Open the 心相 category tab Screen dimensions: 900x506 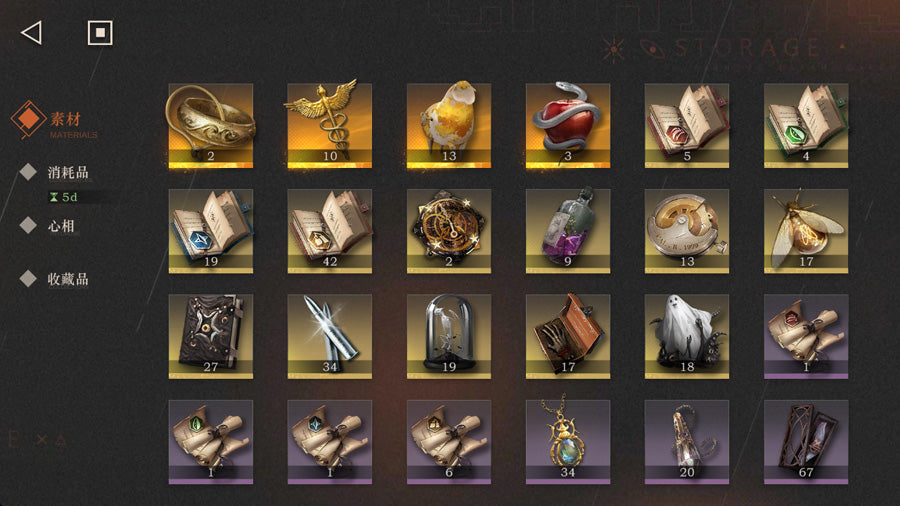[62, 226]
